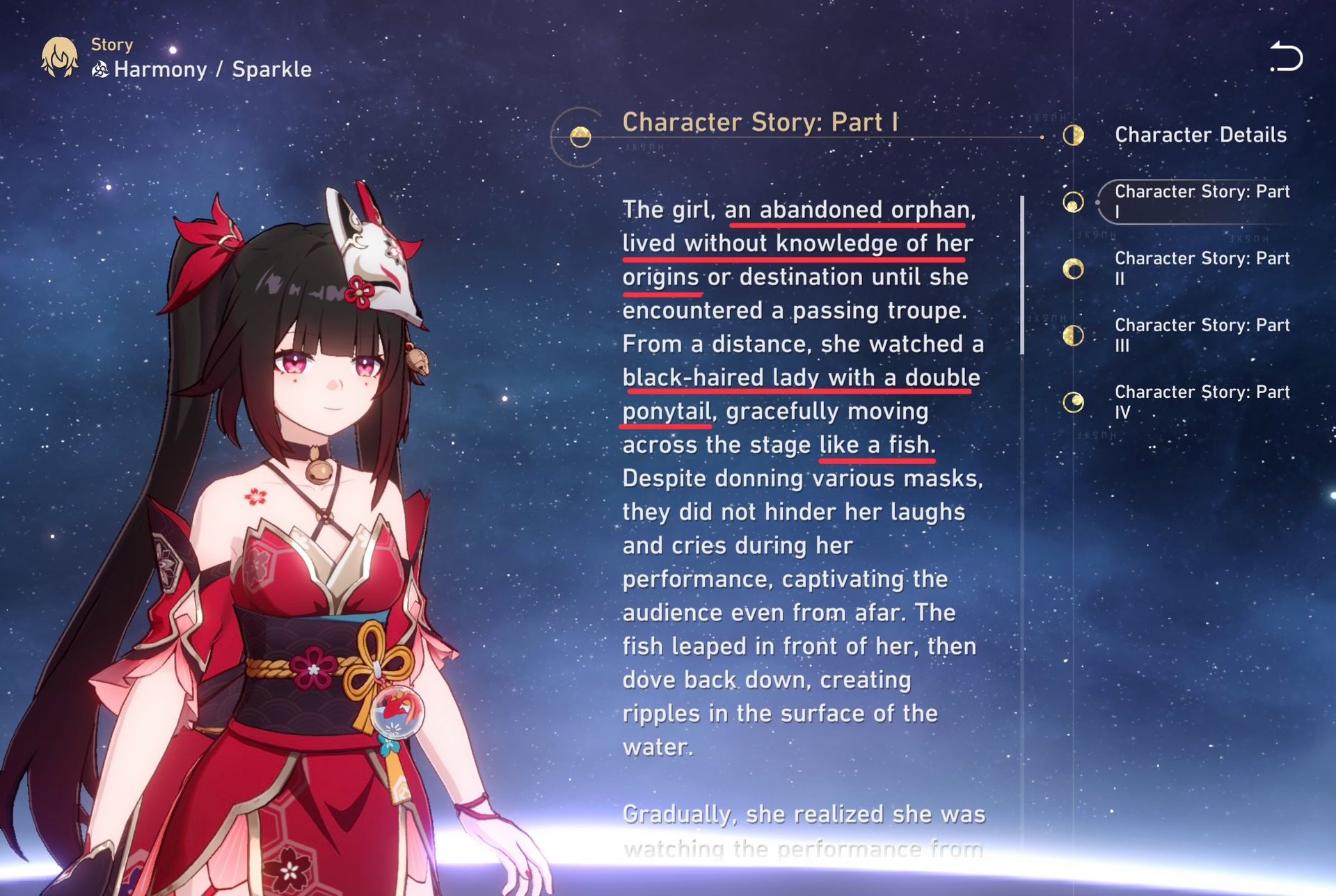Select the Harmony path icon
1336x896 pixels.
point(100,68)
